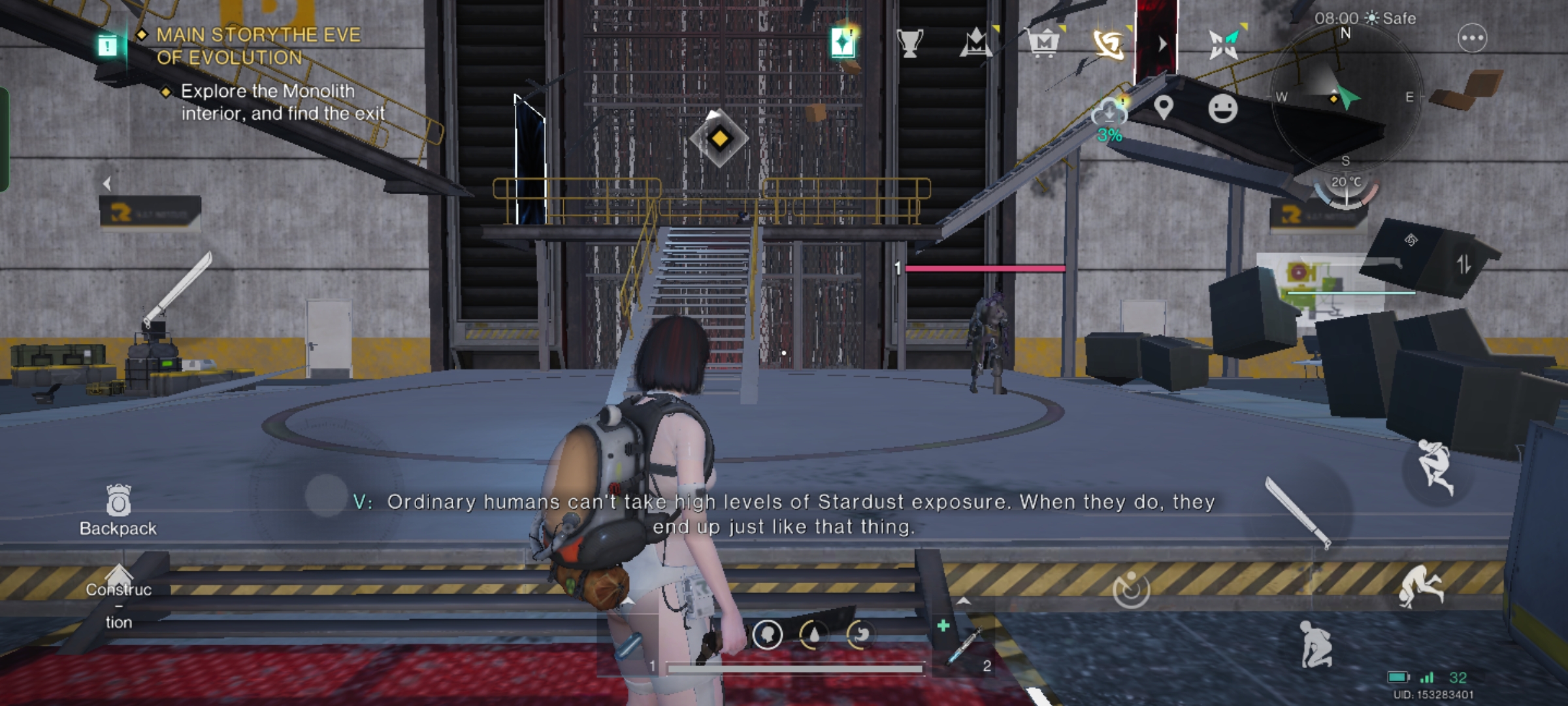The height and width of the screenshot is (706, 1568).
Task: Open the Construction menu
Action: [118, 596]
